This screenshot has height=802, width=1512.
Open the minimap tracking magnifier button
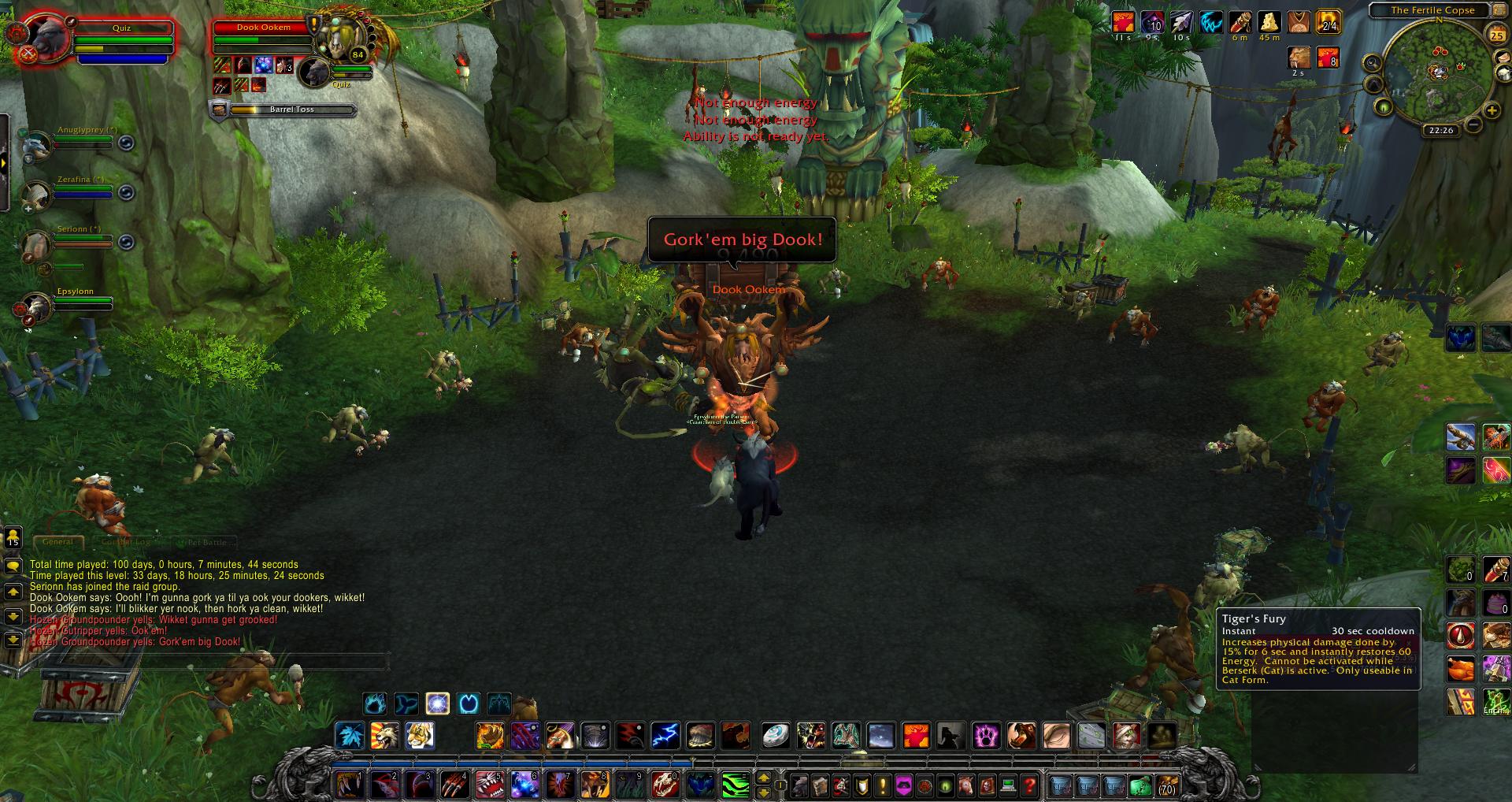tap(1373, 63)
